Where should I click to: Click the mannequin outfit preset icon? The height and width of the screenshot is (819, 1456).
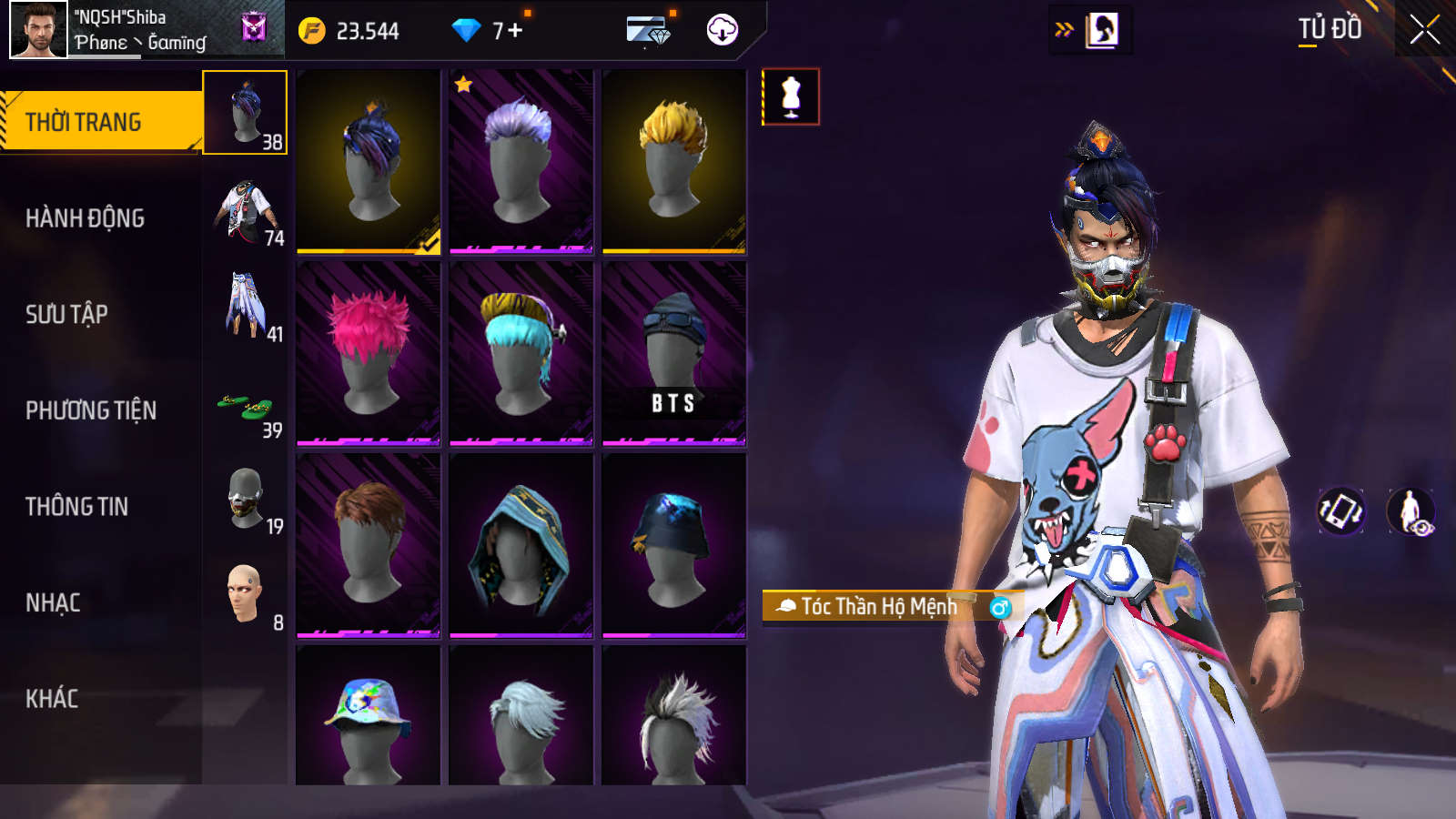790,96
